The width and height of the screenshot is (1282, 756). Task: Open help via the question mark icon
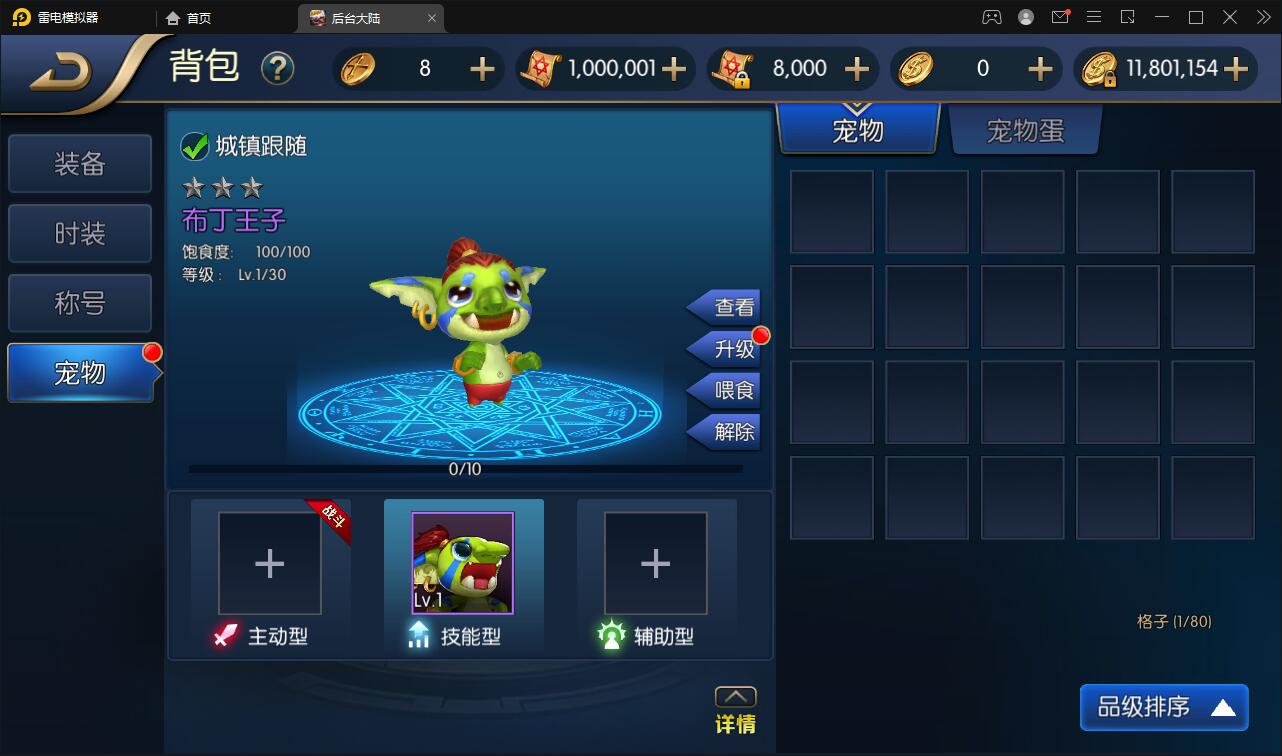point(278,68)
